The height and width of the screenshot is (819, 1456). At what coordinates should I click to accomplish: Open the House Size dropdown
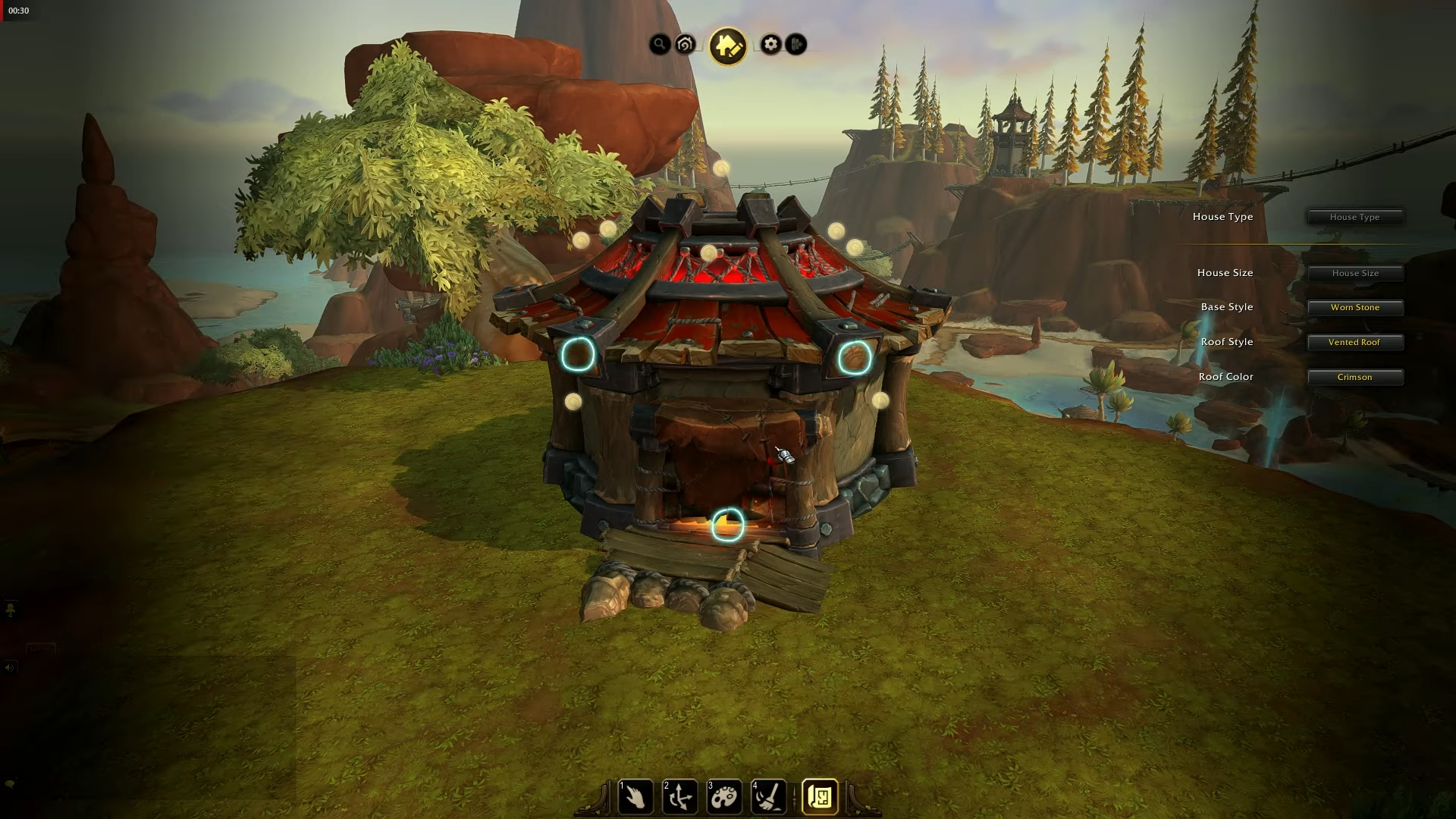pyautogui.click(x=1354, y=273)
